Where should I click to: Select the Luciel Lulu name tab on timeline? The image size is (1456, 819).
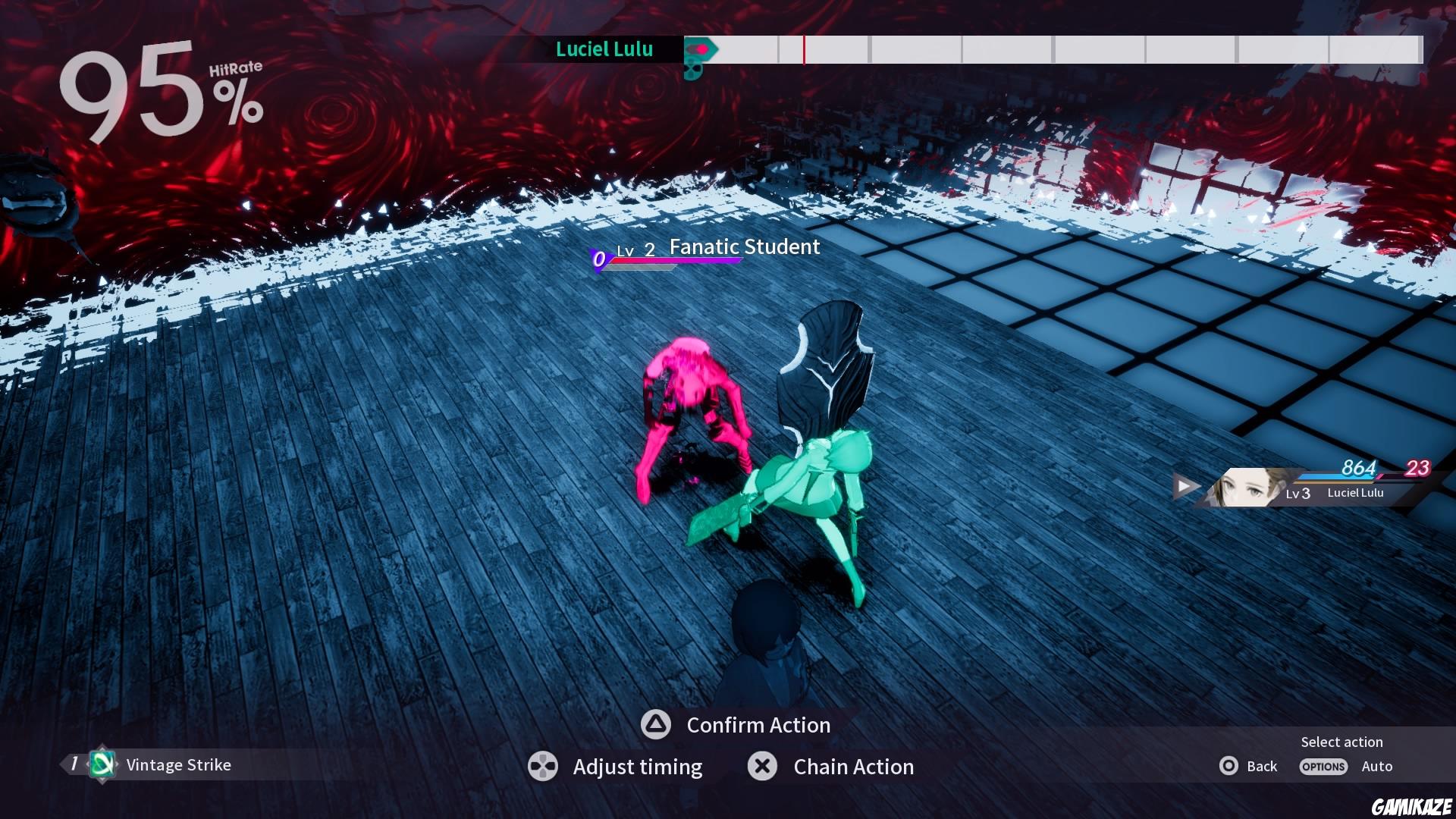604,49
